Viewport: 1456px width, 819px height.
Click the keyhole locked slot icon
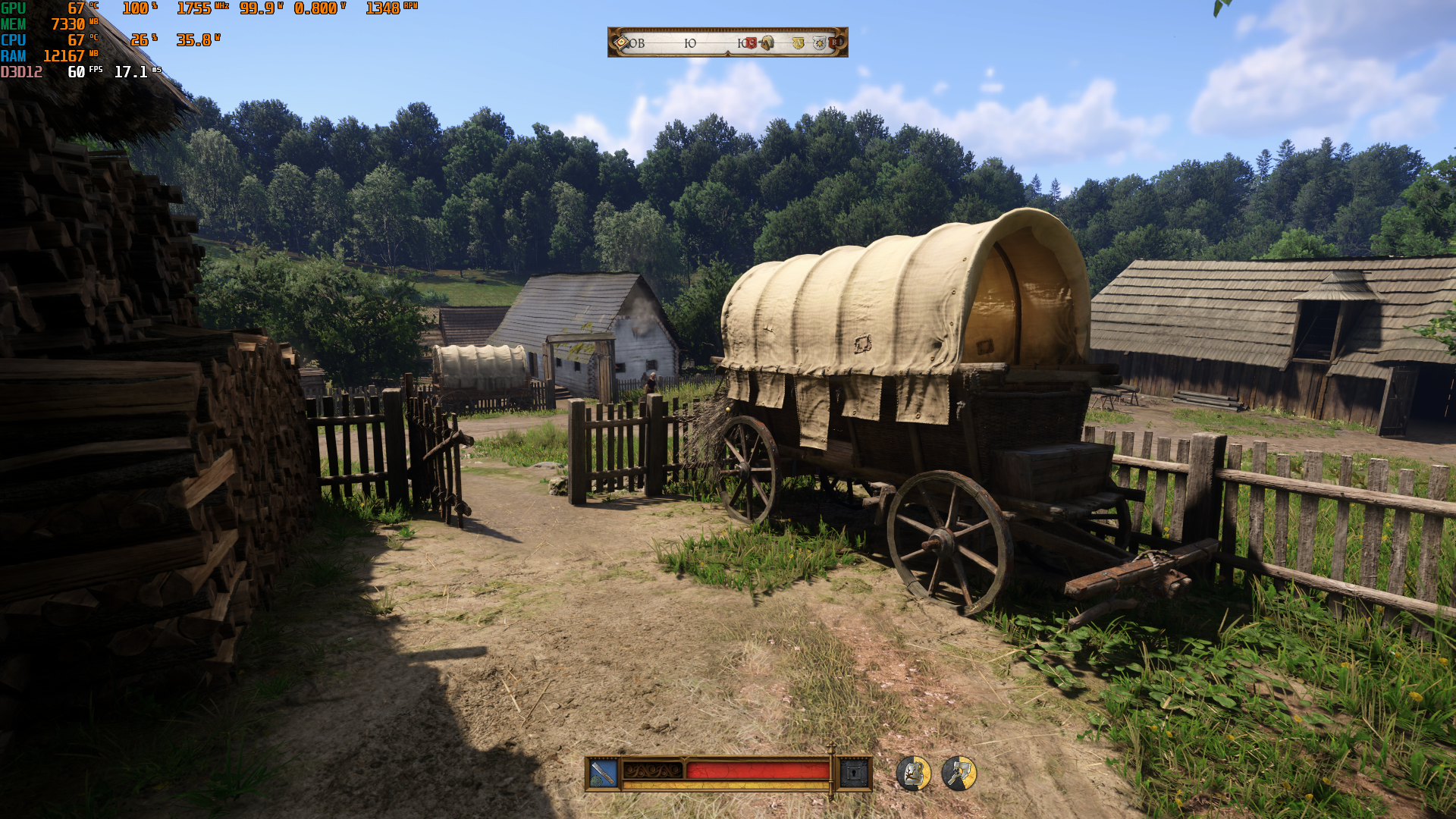pos(854,773)
